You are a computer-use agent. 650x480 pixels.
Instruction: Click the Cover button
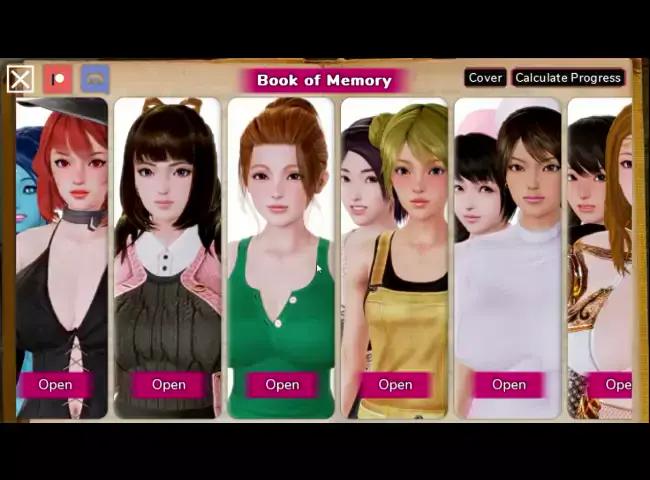485,78
